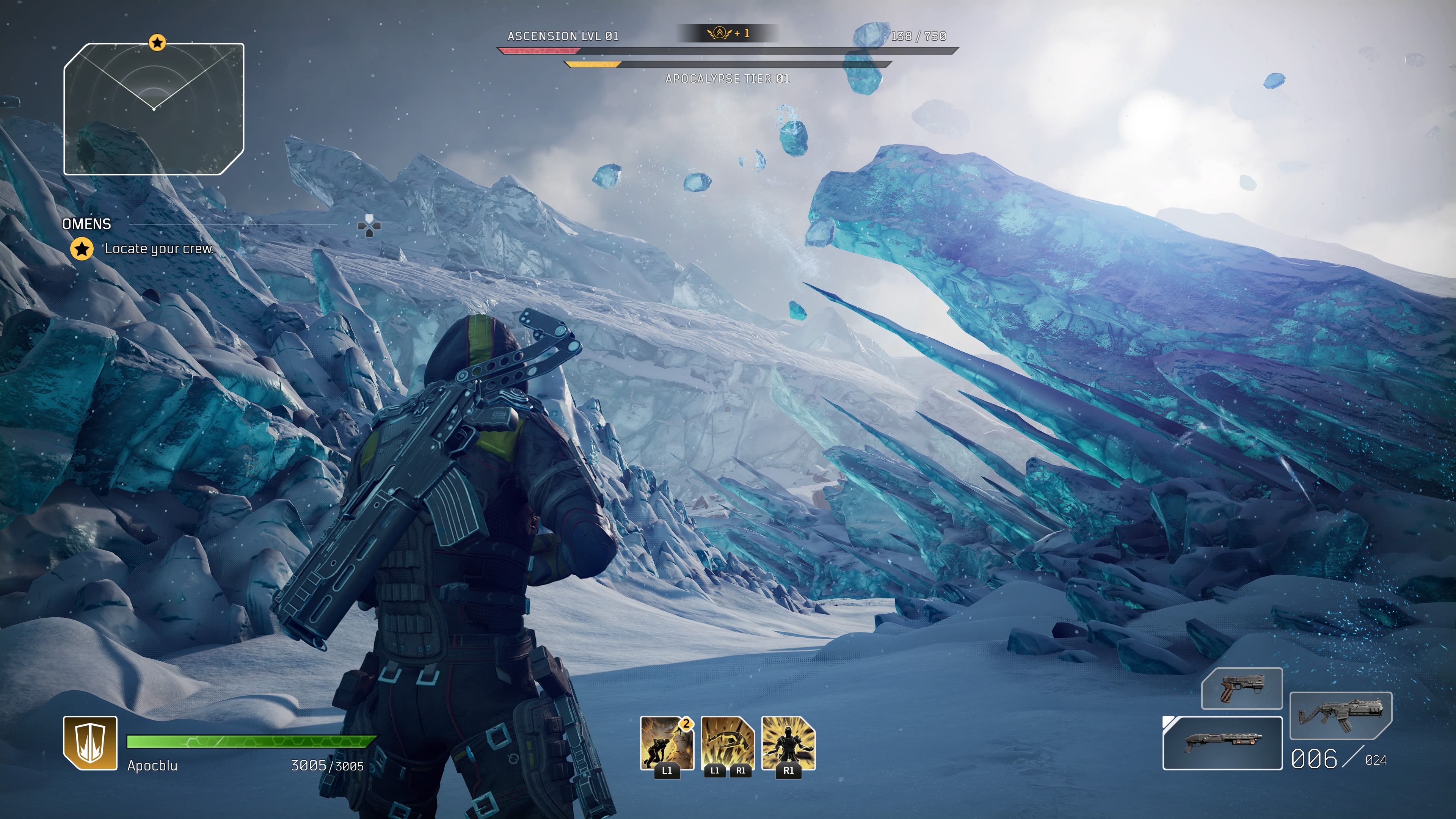
Task: Switch to the pistol sidearm slot
Action: click(1241, 689)
